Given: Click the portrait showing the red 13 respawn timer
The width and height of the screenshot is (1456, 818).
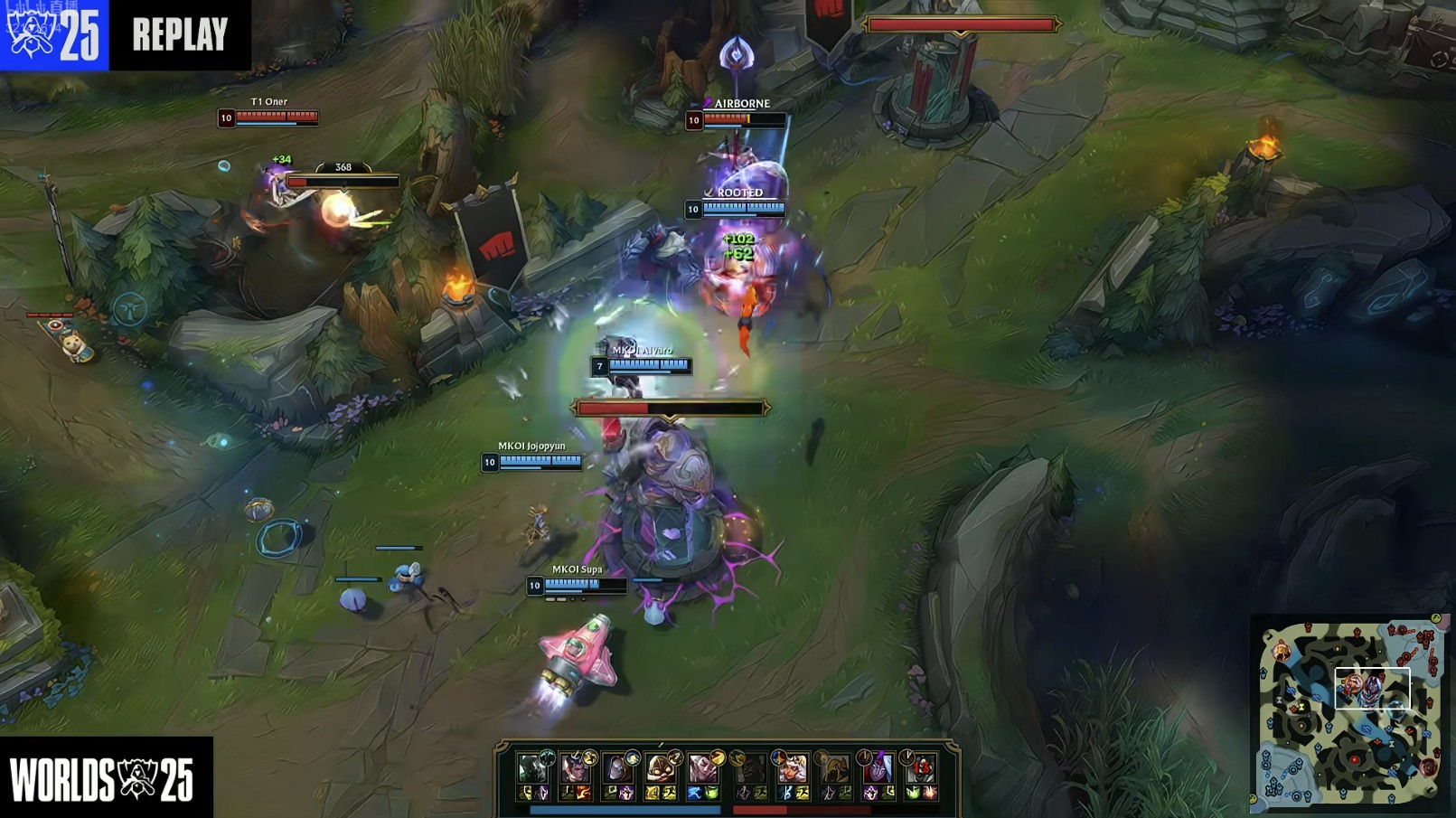Looking at the screenshot, I should click(921, 769).
